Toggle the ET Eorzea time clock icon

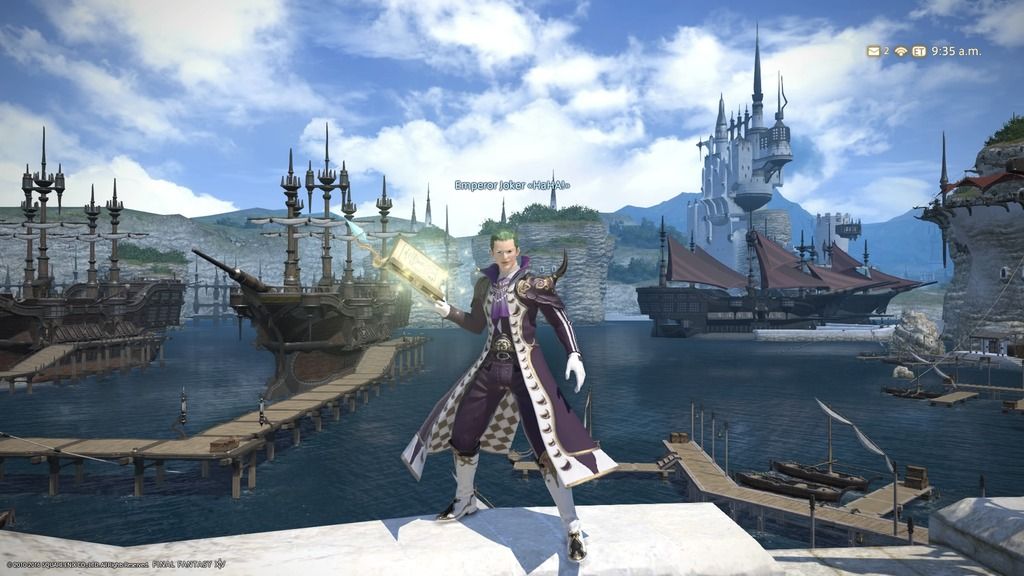pos(918,51)
